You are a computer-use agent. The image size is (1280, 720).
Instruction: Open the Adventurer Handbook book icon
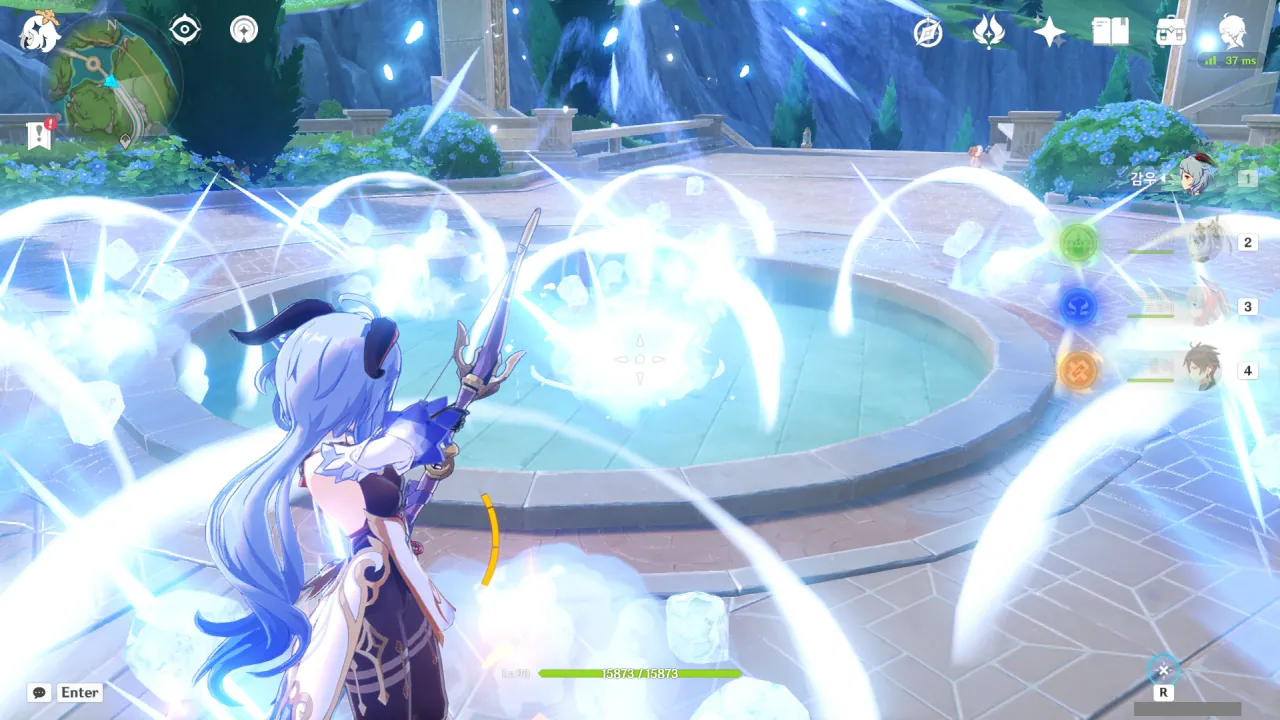click(x=1110, y=33)
